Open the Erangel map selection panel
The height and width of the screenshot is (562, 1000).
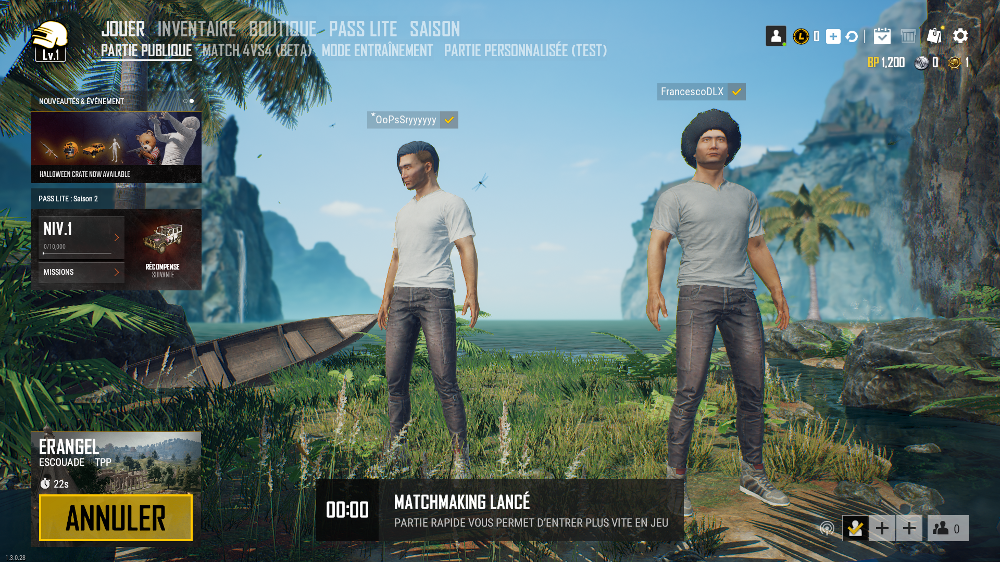(x=116, y=460)
